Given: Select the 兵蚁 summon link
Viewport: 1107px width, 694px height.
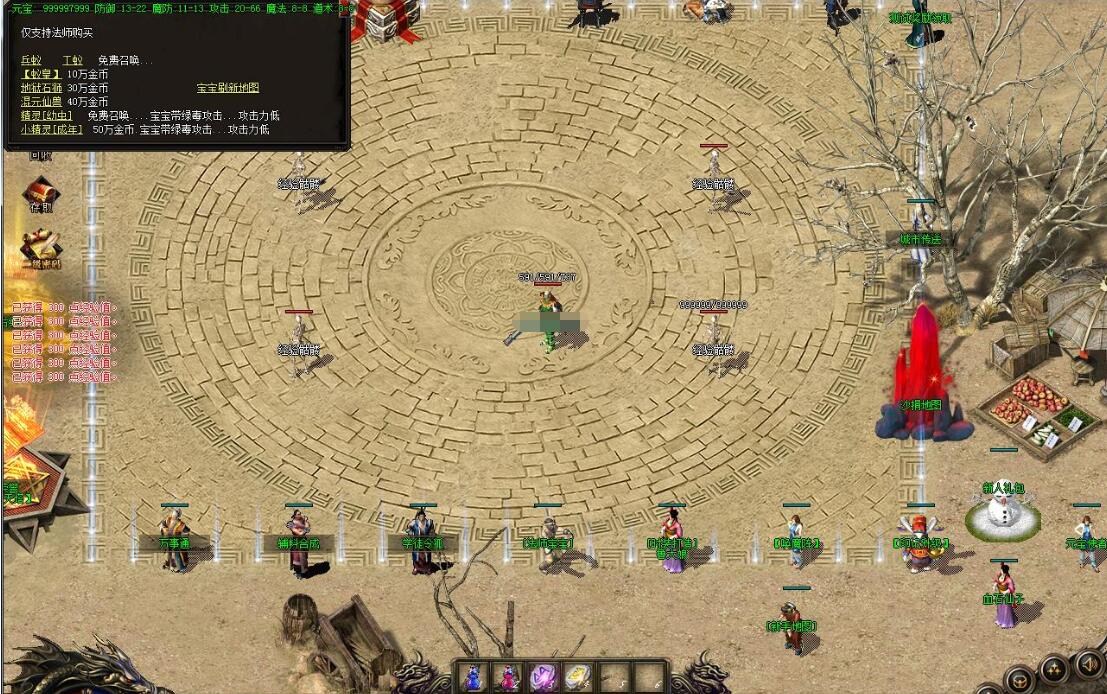Looking at the screenshot, I should (32, 61).
